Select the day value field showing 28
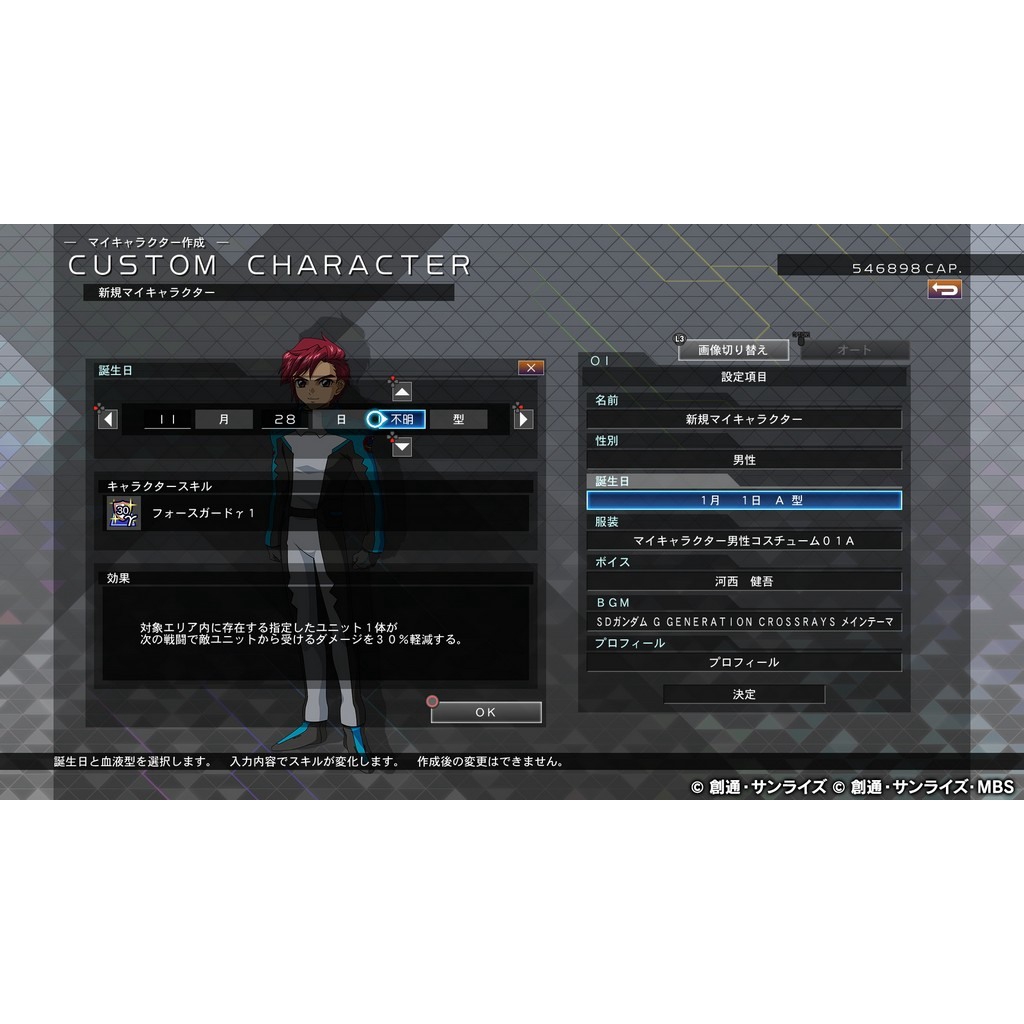Image resolution: width=1024 pixels, height=1024 pixels. pos(285,419)
